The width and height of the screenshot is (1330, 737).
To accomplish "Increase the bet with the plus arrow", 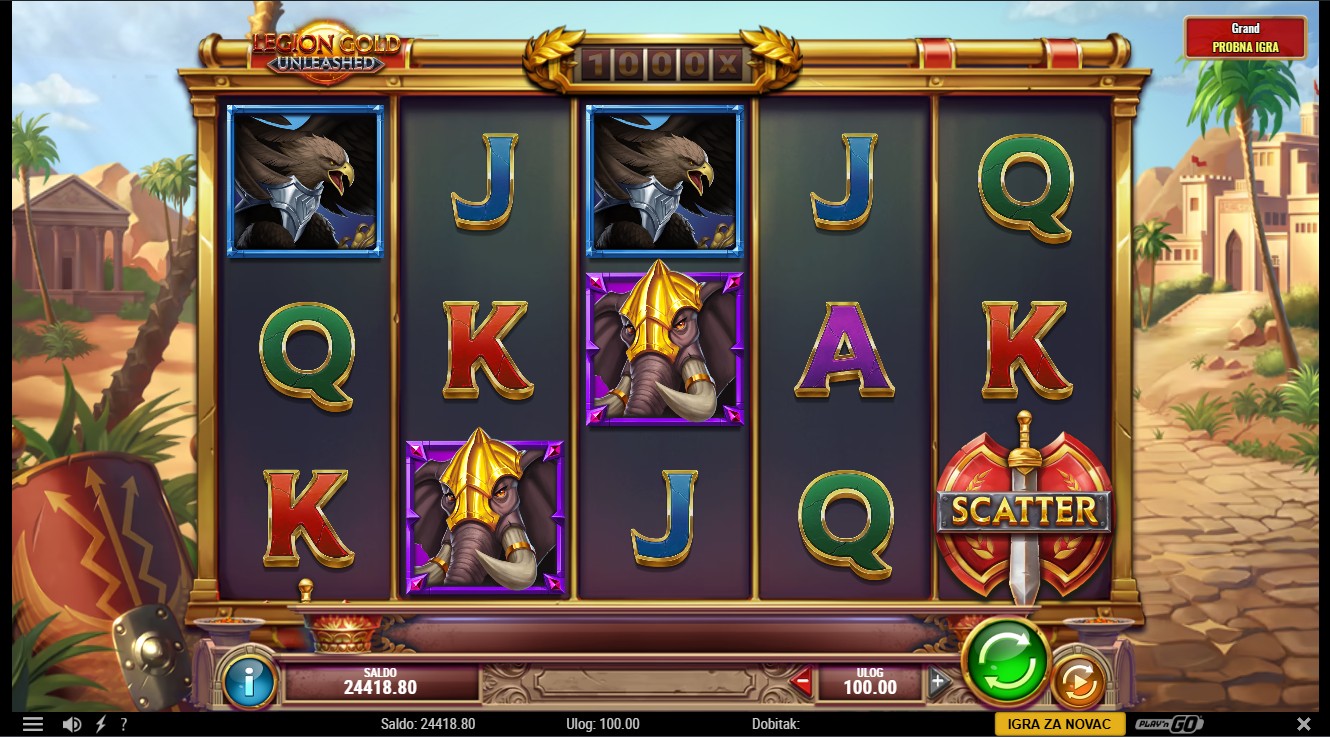I will [x=937, y=683].
